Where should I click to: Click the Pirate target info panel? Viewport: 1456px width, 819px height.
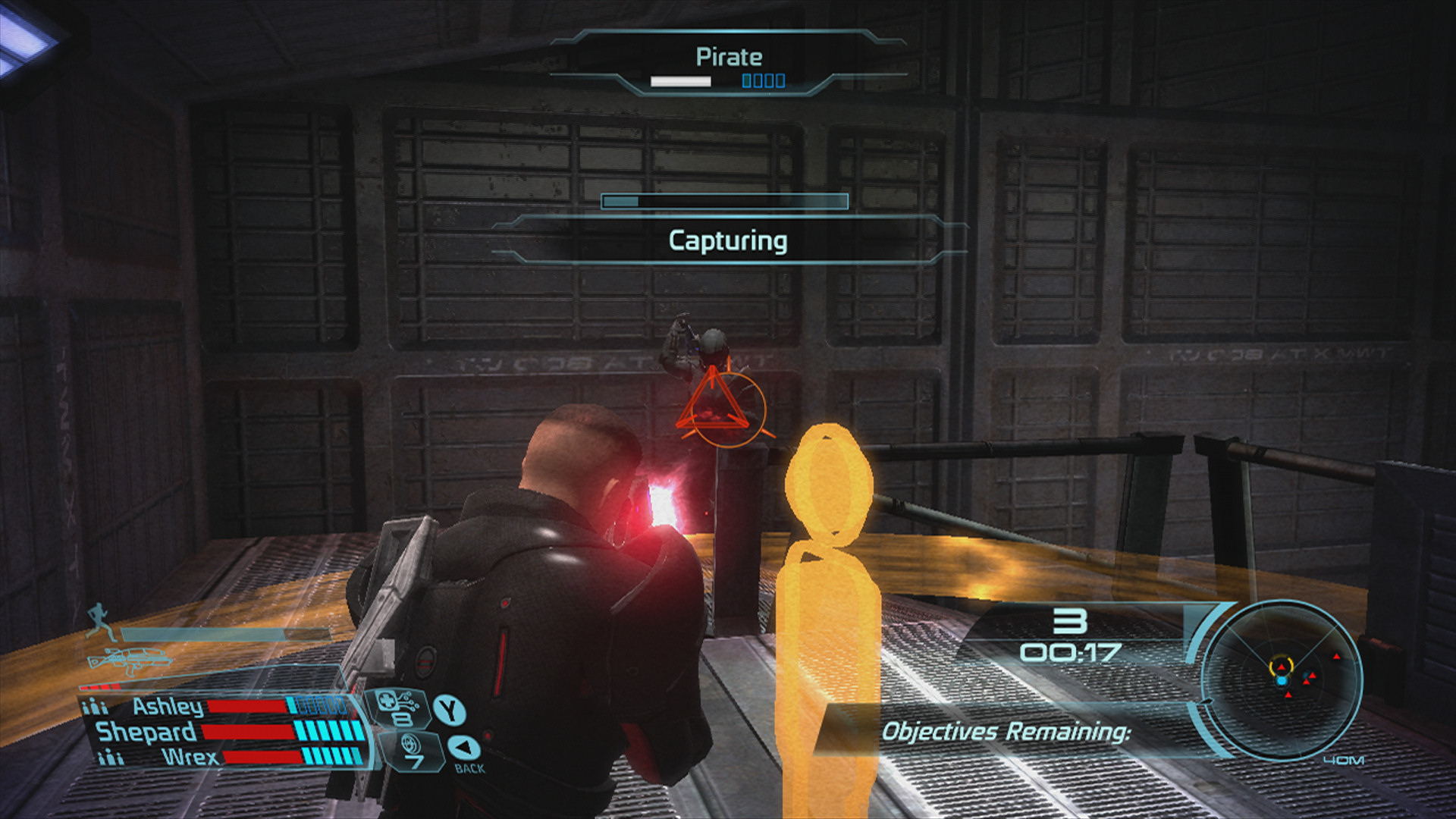[728, 64]
